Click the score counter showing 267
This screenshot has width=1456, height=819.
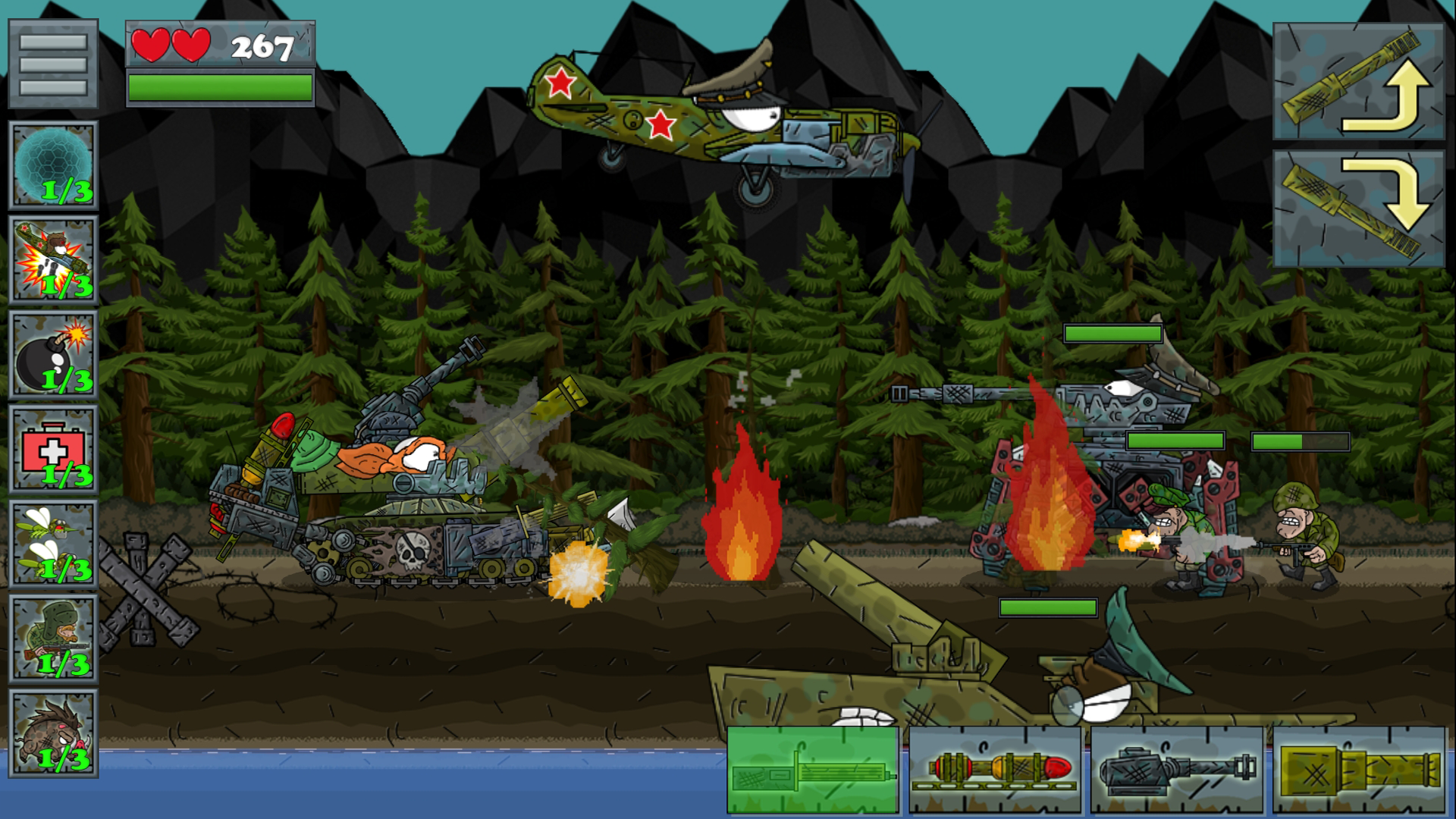(x=262, y=45)
